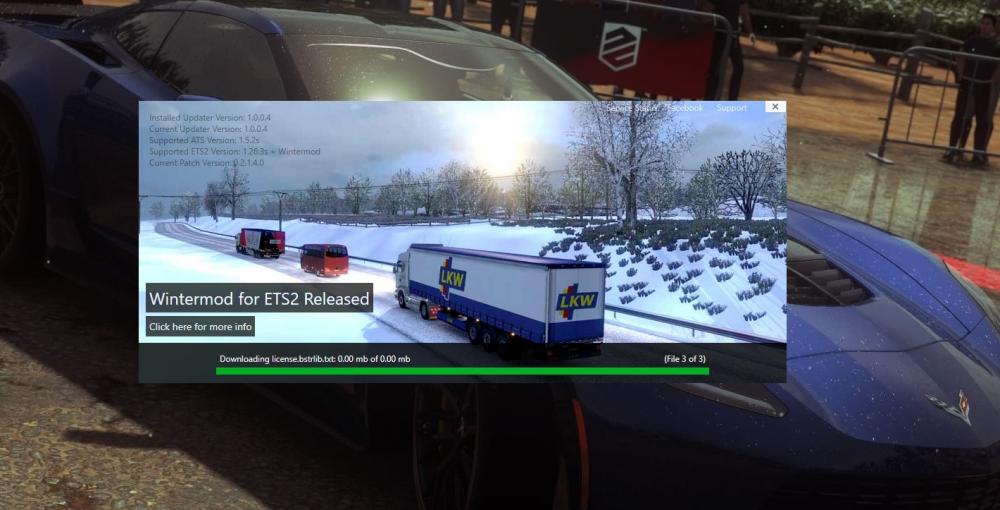Screen dimensions: 1000x510
Task: Click here for more info button
Action: 201,327
